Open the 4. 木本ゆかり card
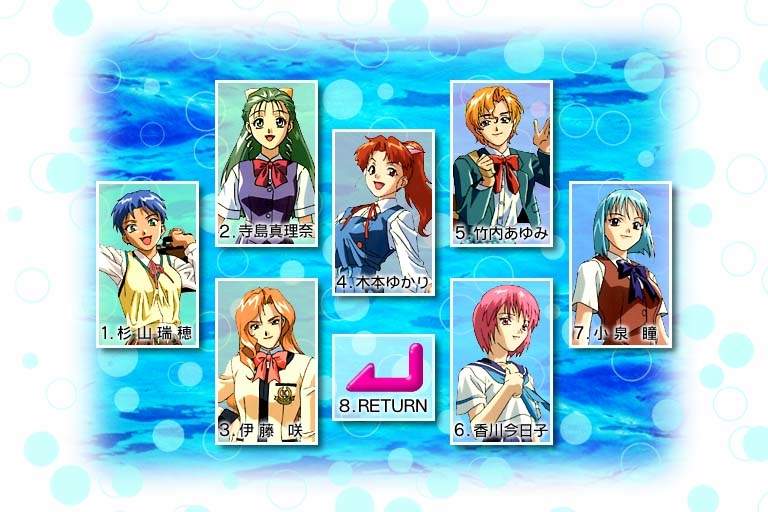 [x=384, y=212]
